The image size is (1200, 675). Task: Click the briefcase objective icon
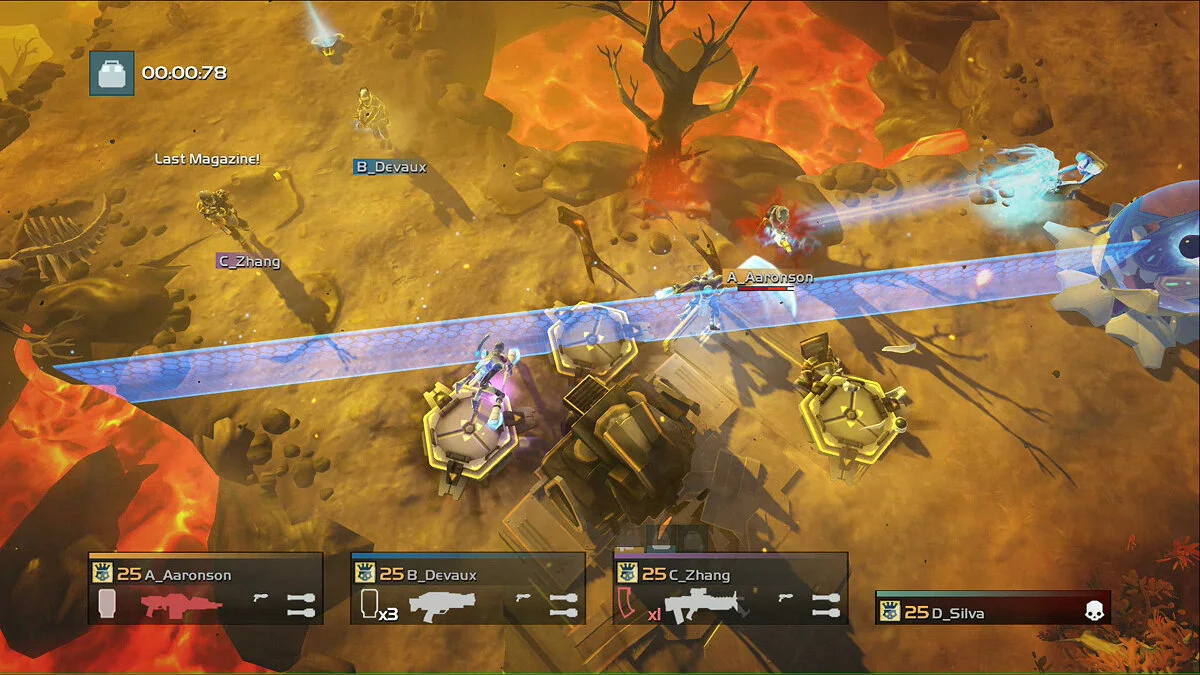click(111, 73)
